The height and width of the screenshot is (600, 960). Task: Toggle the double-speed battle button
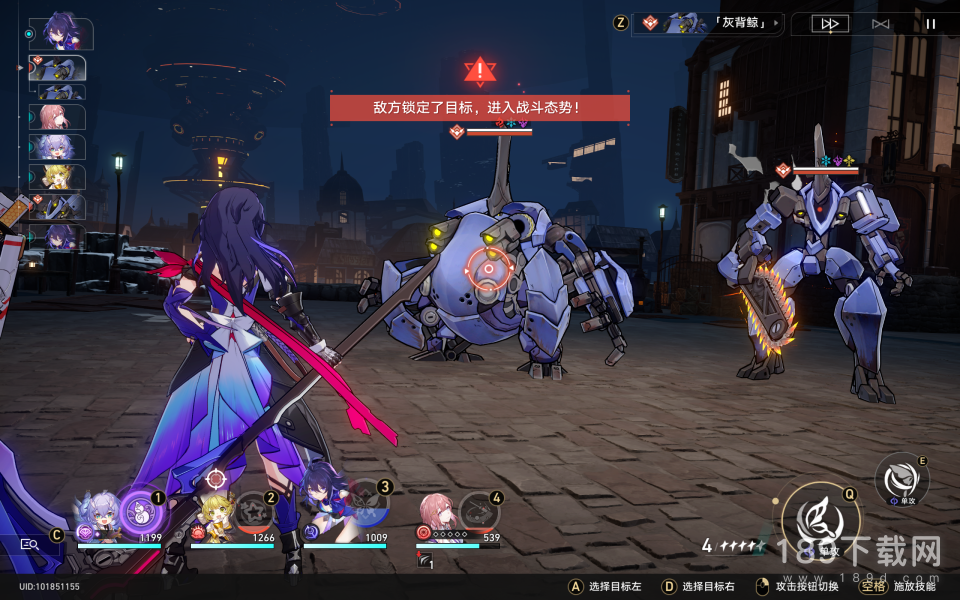[829, 24]
